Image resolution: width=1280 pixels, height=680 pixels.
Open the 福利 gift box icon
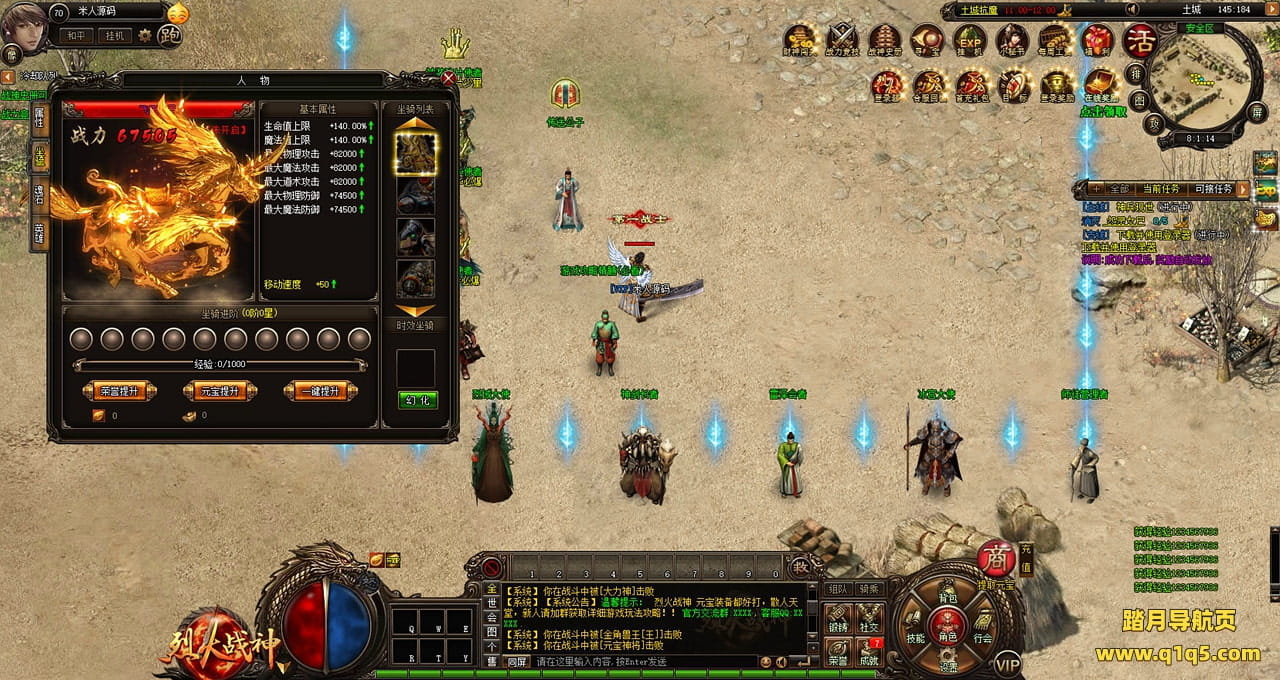click(1097, 40)
